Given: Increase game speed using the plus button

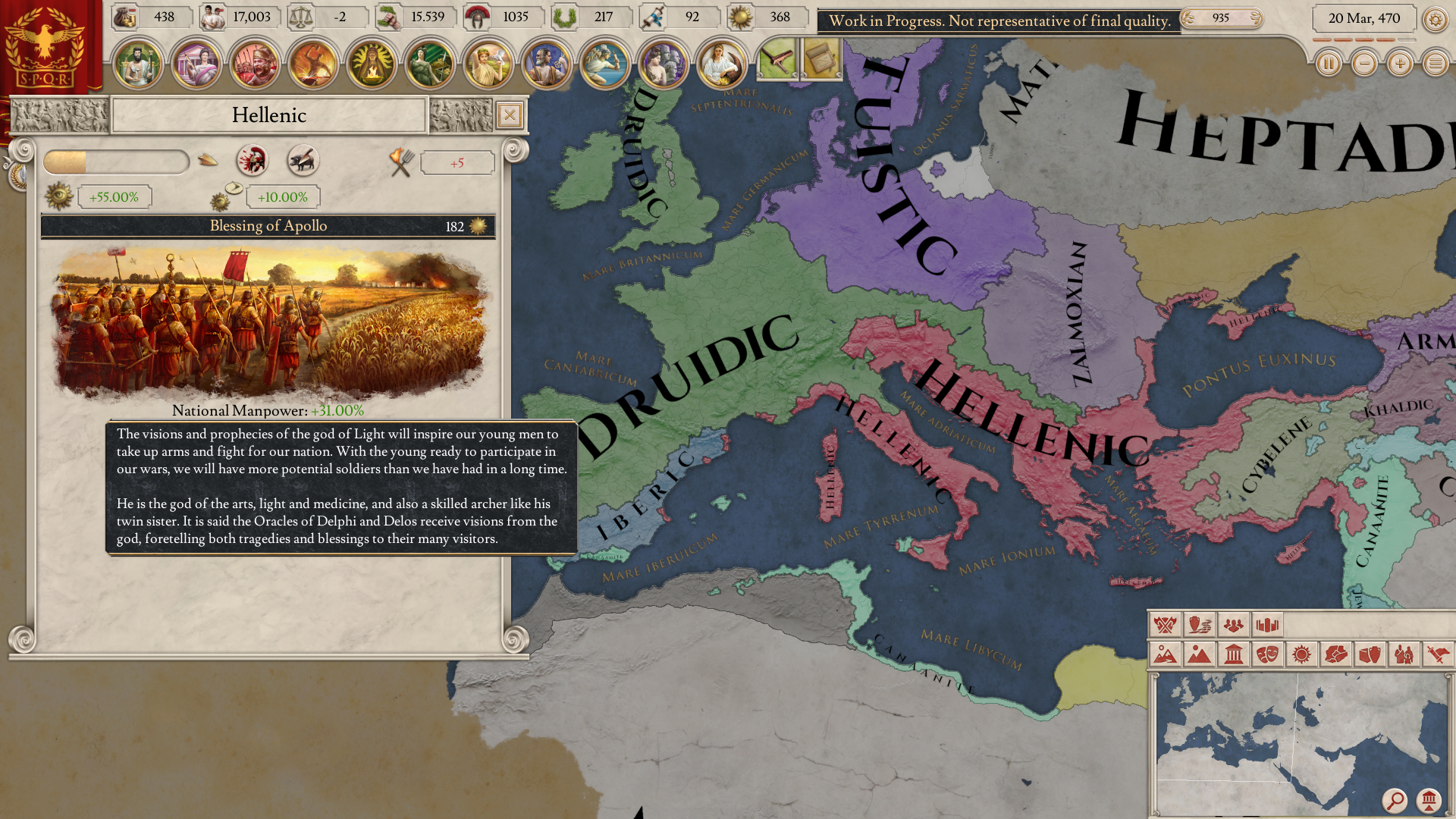Looking at the screenshot, I should click(1399, 64).
